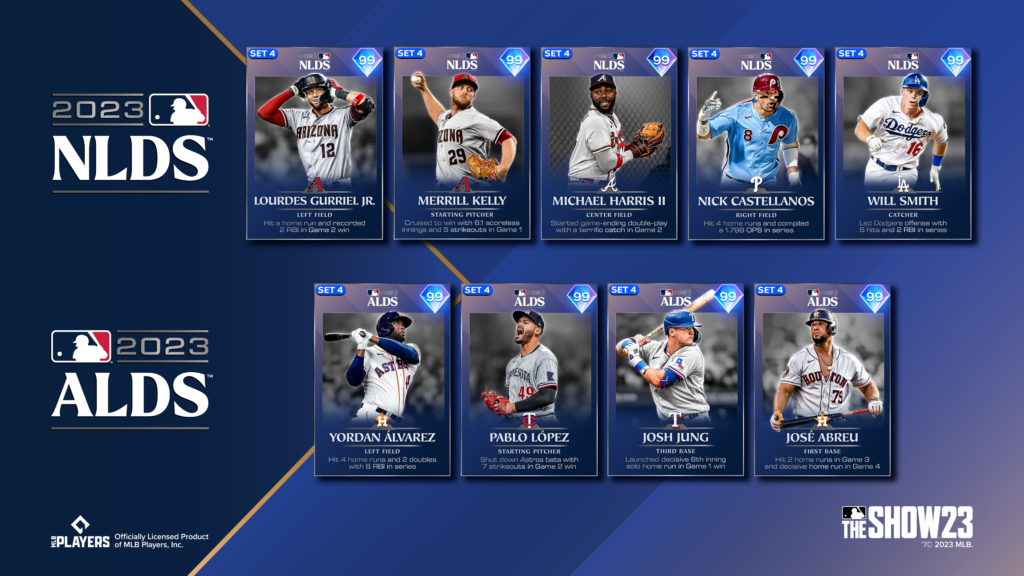Choose the Yordan Álvarez left field card
This screenshot has height=576, width=1024.
(x=382, y=379)
